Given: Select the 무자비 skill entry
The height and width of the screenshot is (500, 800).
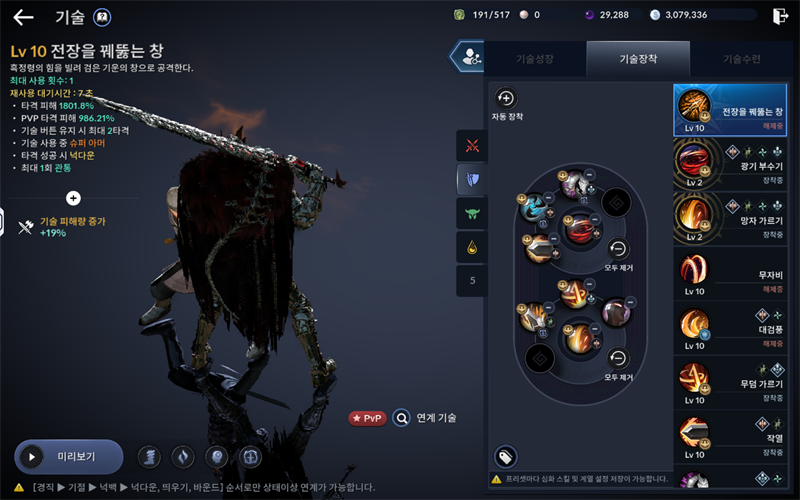Looking at the screenshot, I should click(730, 272).
